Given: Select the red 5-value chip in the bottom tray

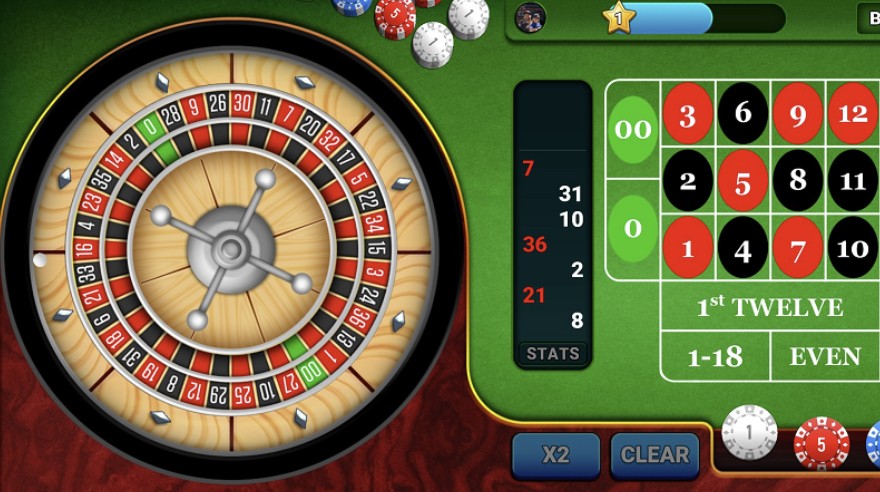Looking at the screenshot, I should coord(821,444).
